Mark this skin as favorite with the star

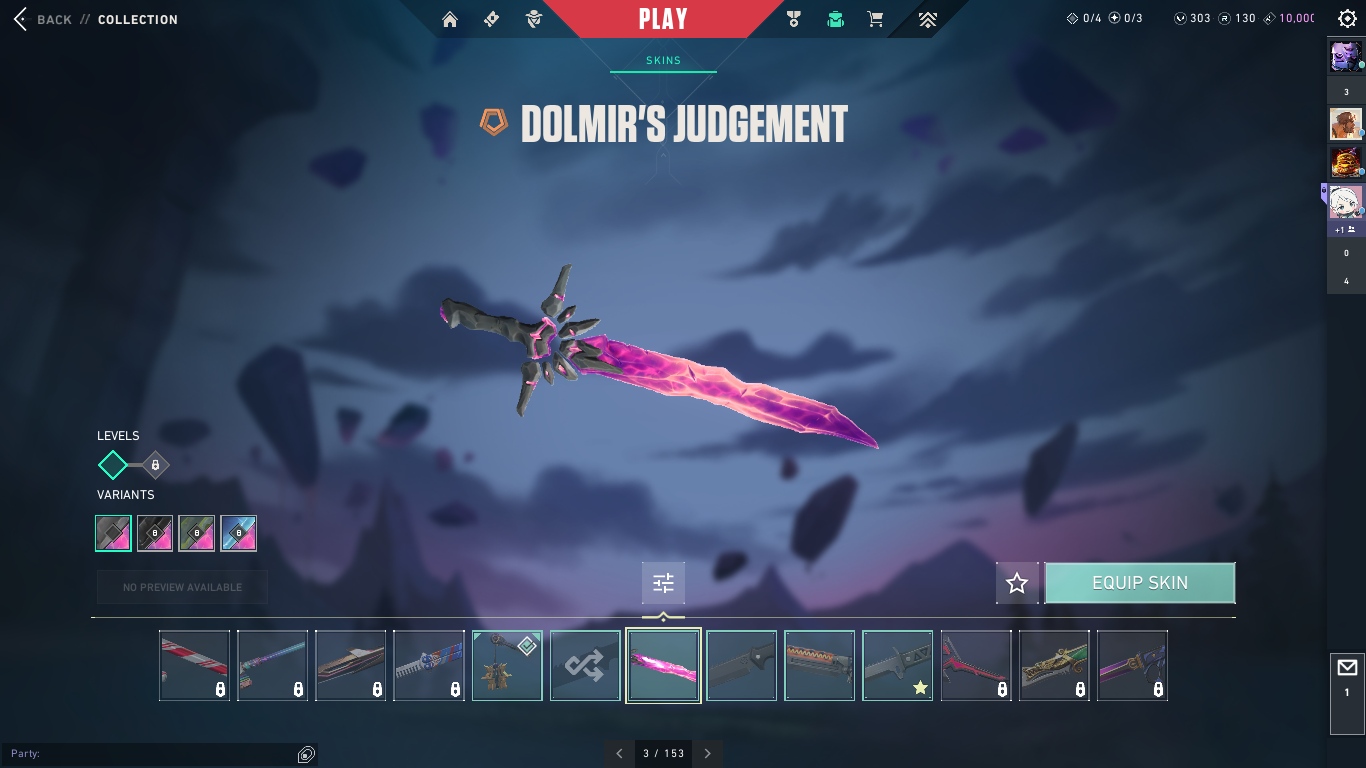point(1017,583)
